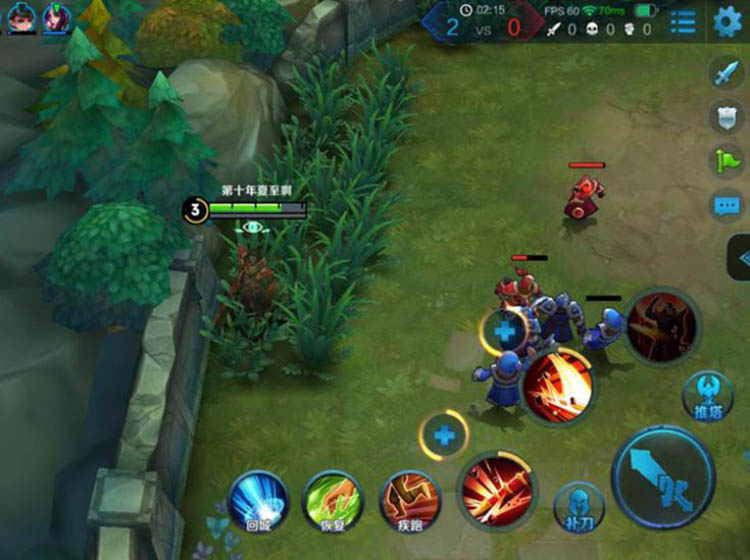Open the settings gear
The height and width of the screenshot is (560, 750).
tap(728, 21)
